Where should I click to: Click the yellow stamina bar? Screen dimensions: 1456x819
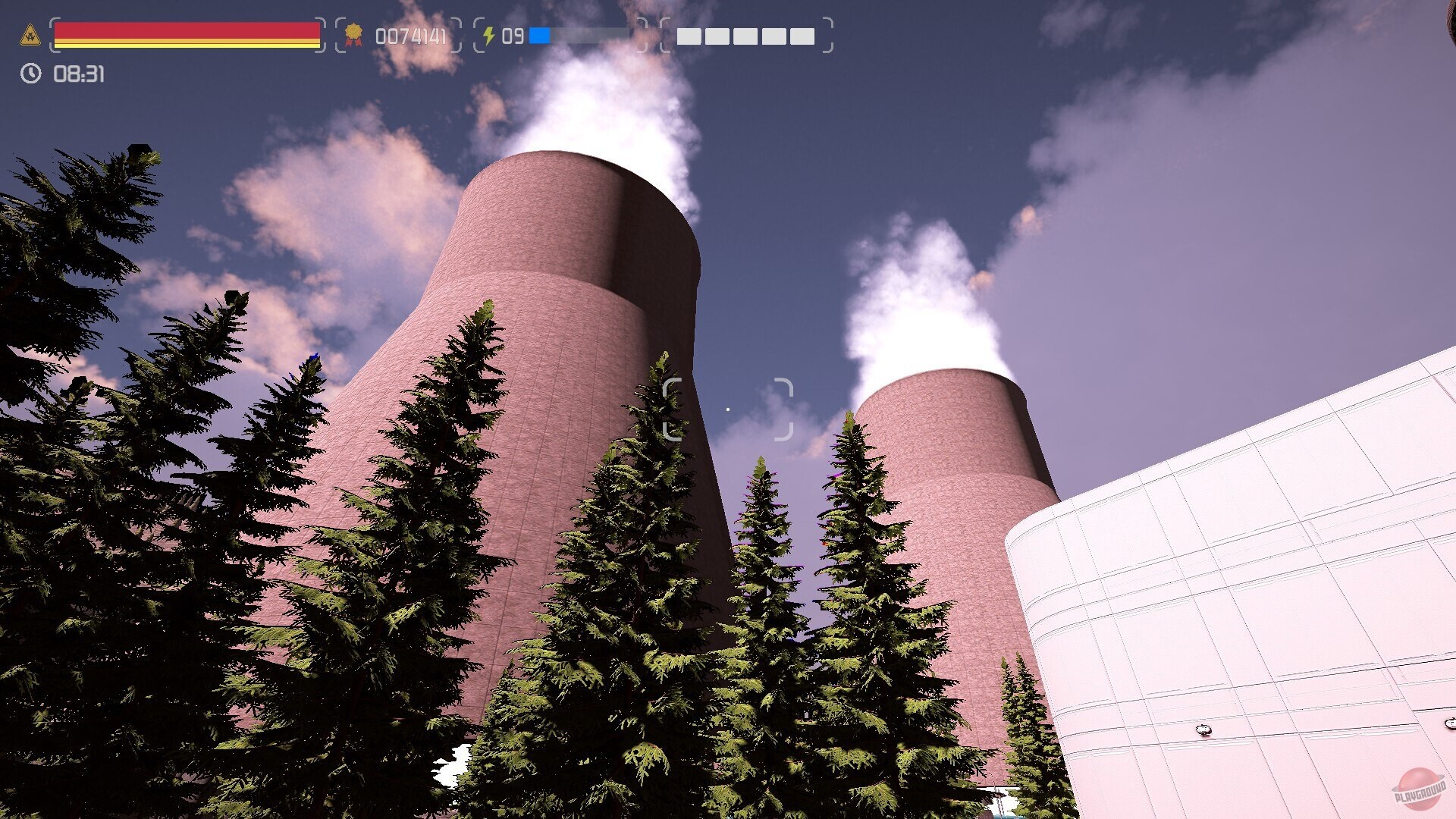click(182, 43)
